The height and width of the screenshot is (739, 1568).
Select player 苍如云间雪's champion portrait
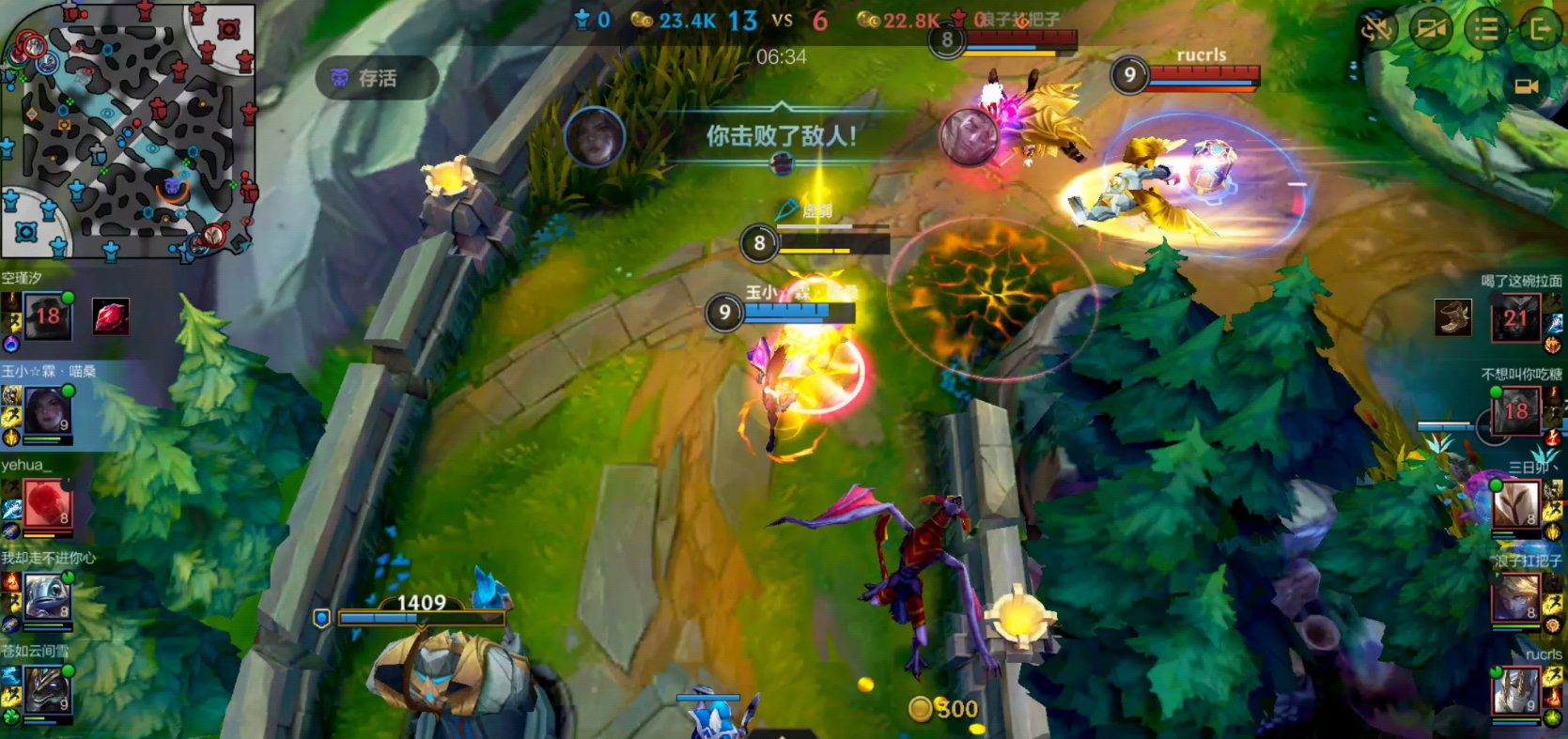click(x=47, y=690)
